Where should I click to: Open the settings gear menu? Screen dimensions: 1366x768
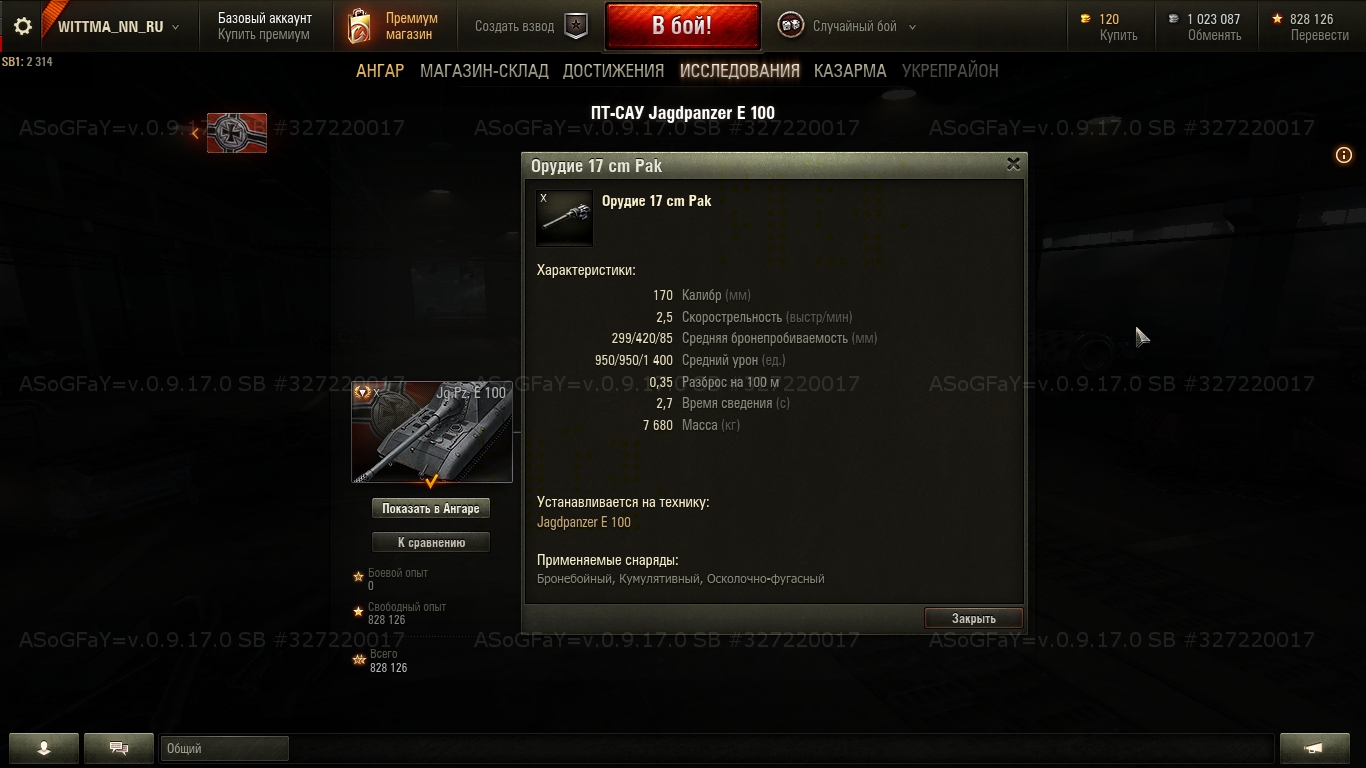[23, 27]
